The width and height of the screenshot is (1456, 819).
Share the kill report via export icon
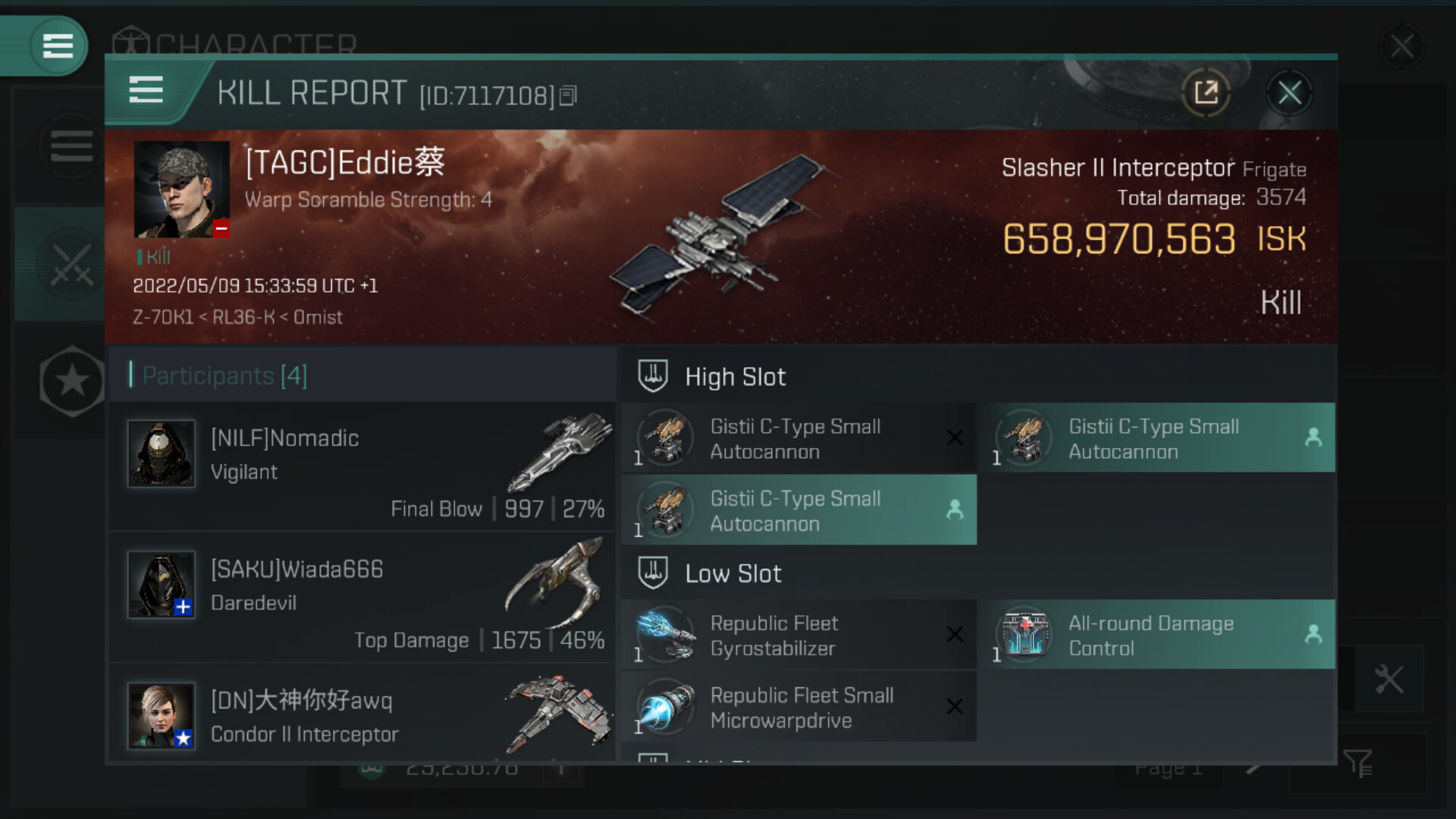pyautogui.click(x=1206, y=93)
